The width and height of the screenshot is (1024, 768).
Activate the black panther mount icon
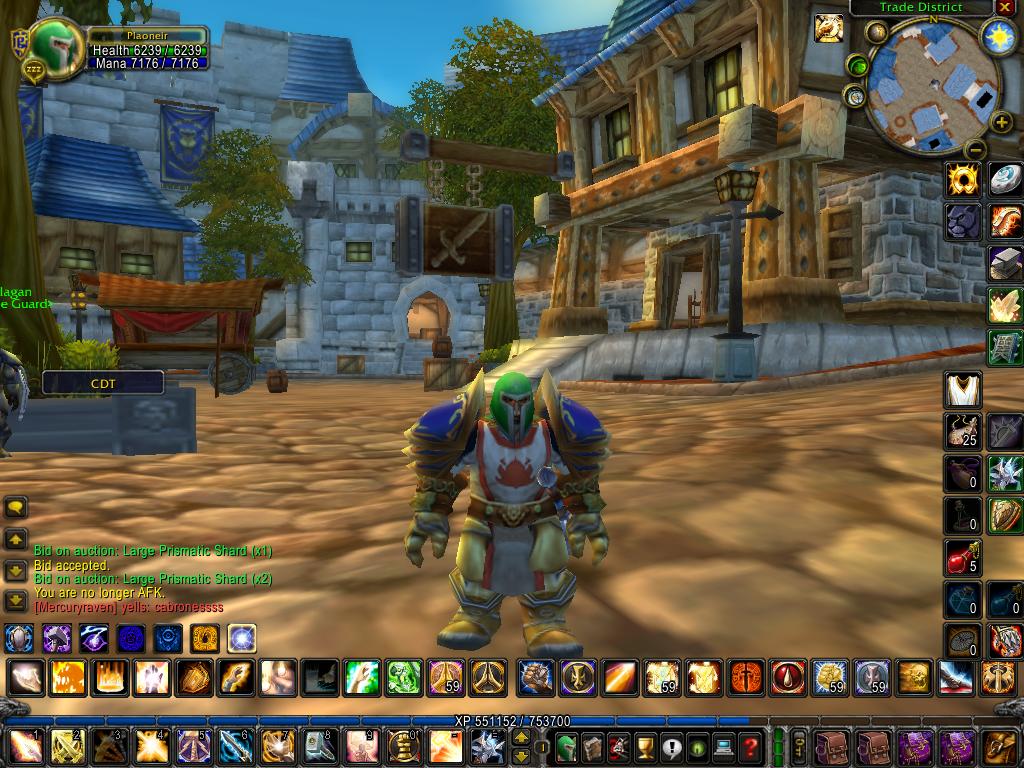click(963, 221)
